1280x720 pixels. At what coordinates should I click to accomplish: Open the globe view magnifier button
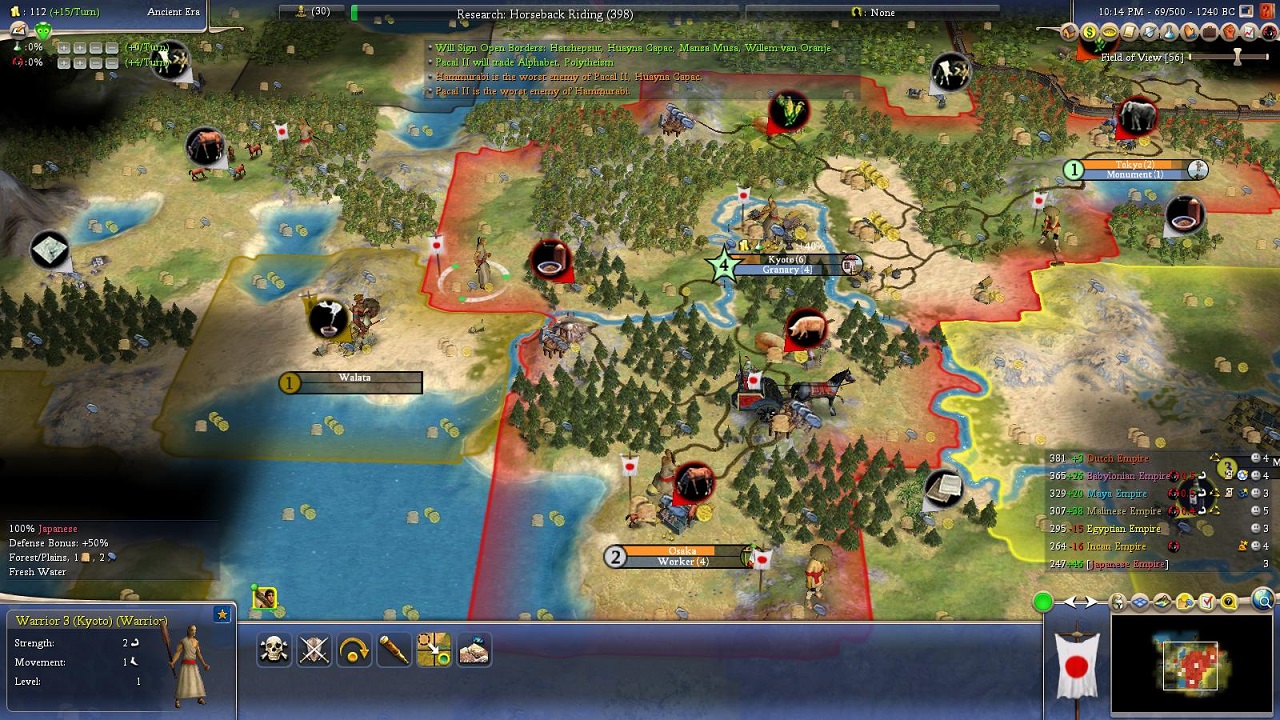(x=1264, y=601)
